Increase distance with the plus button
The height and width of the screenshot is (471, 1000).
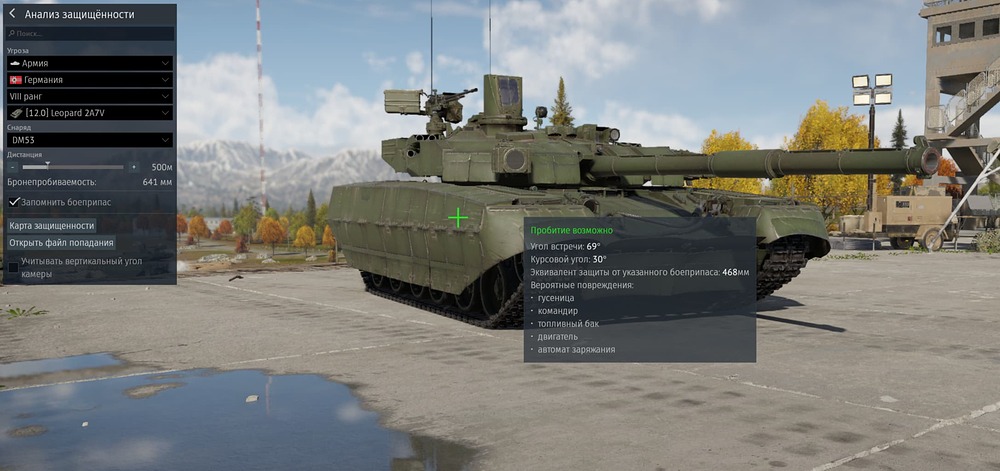tap(133, 167)
